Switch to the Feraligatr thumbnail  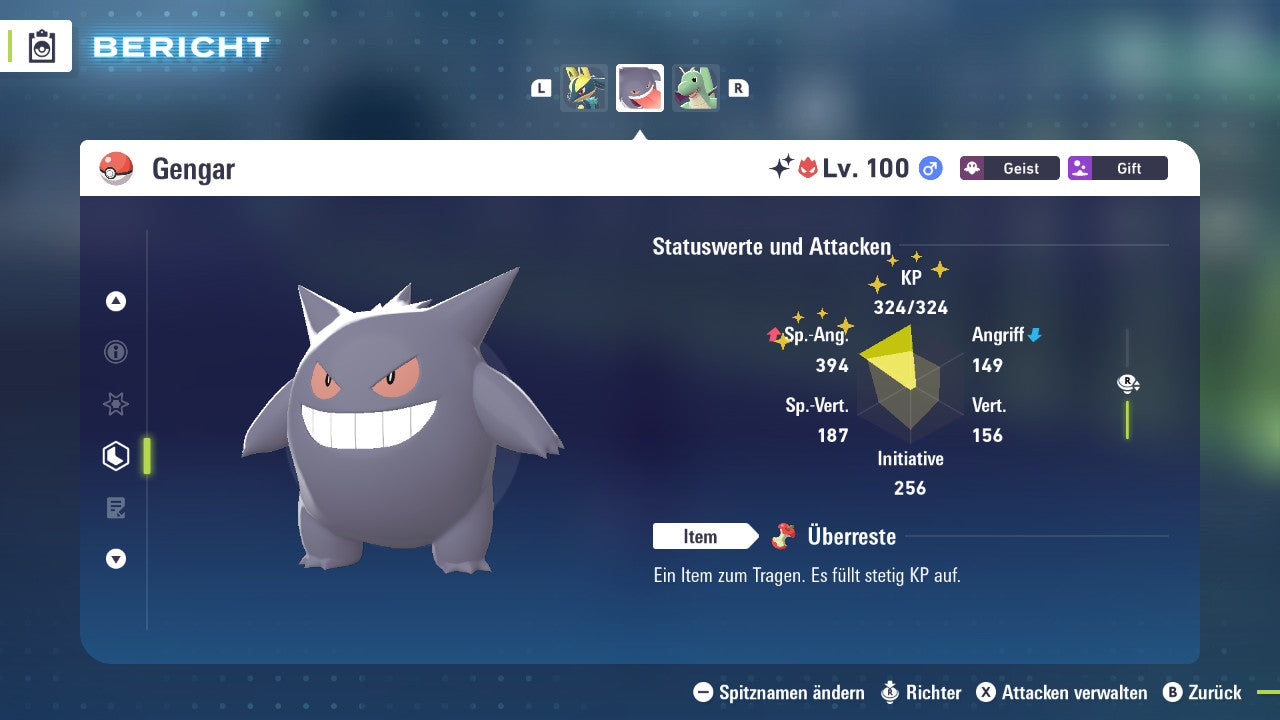695,88
